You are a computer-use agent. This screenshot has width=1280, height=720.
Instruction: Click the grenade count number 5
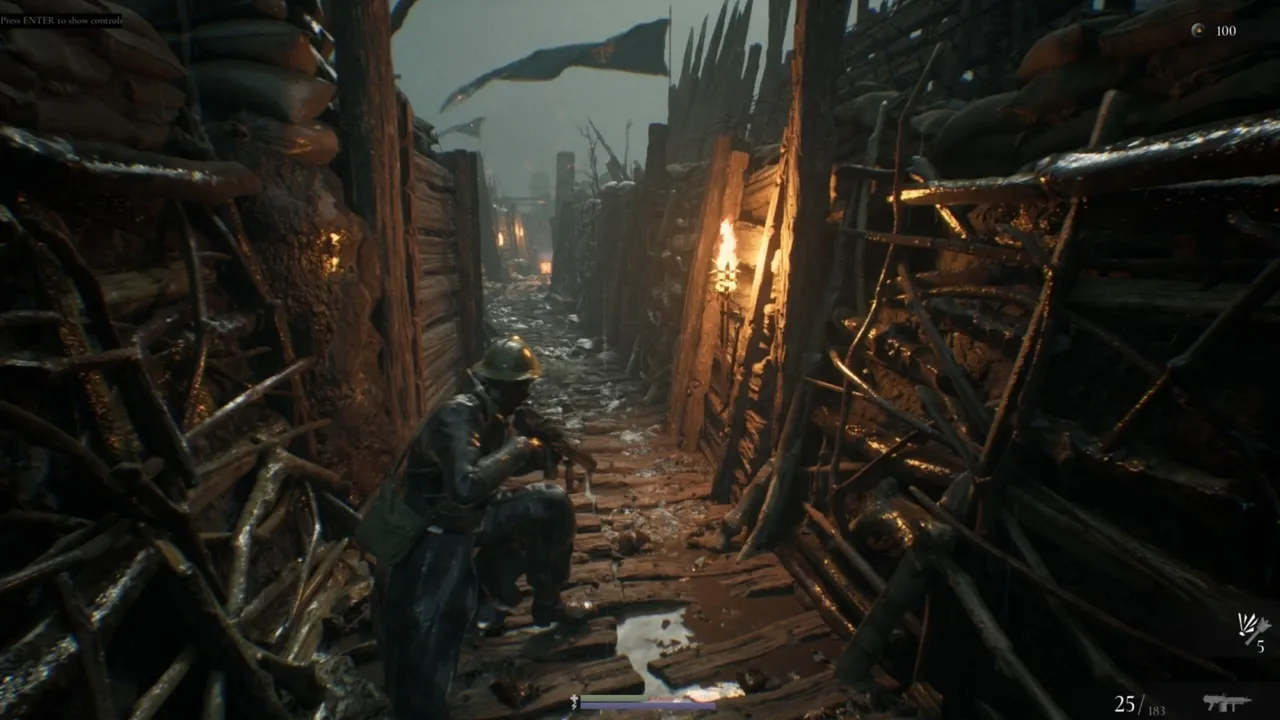(1261, 644)
